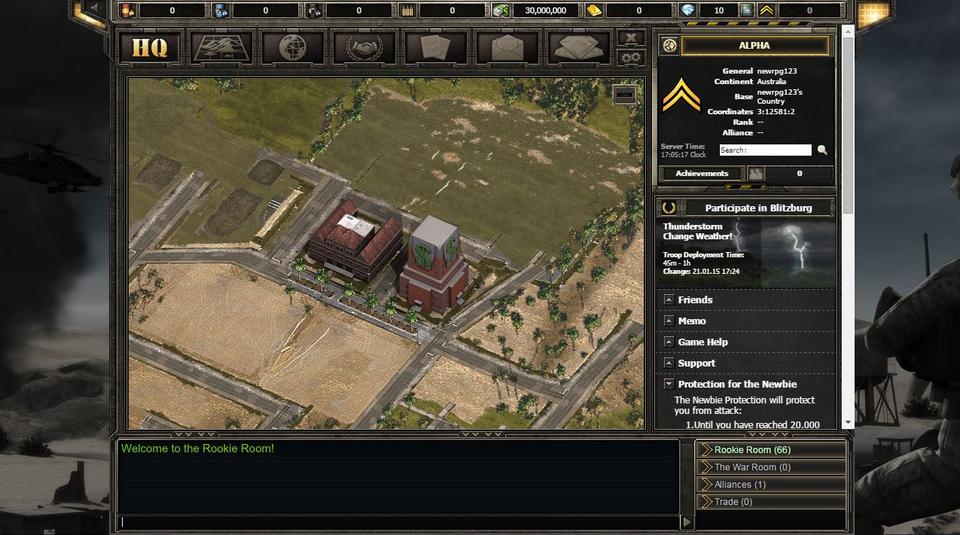Expand the Game Help section
Viewport: 960px width, 535px height.
[x=702, y=342]
